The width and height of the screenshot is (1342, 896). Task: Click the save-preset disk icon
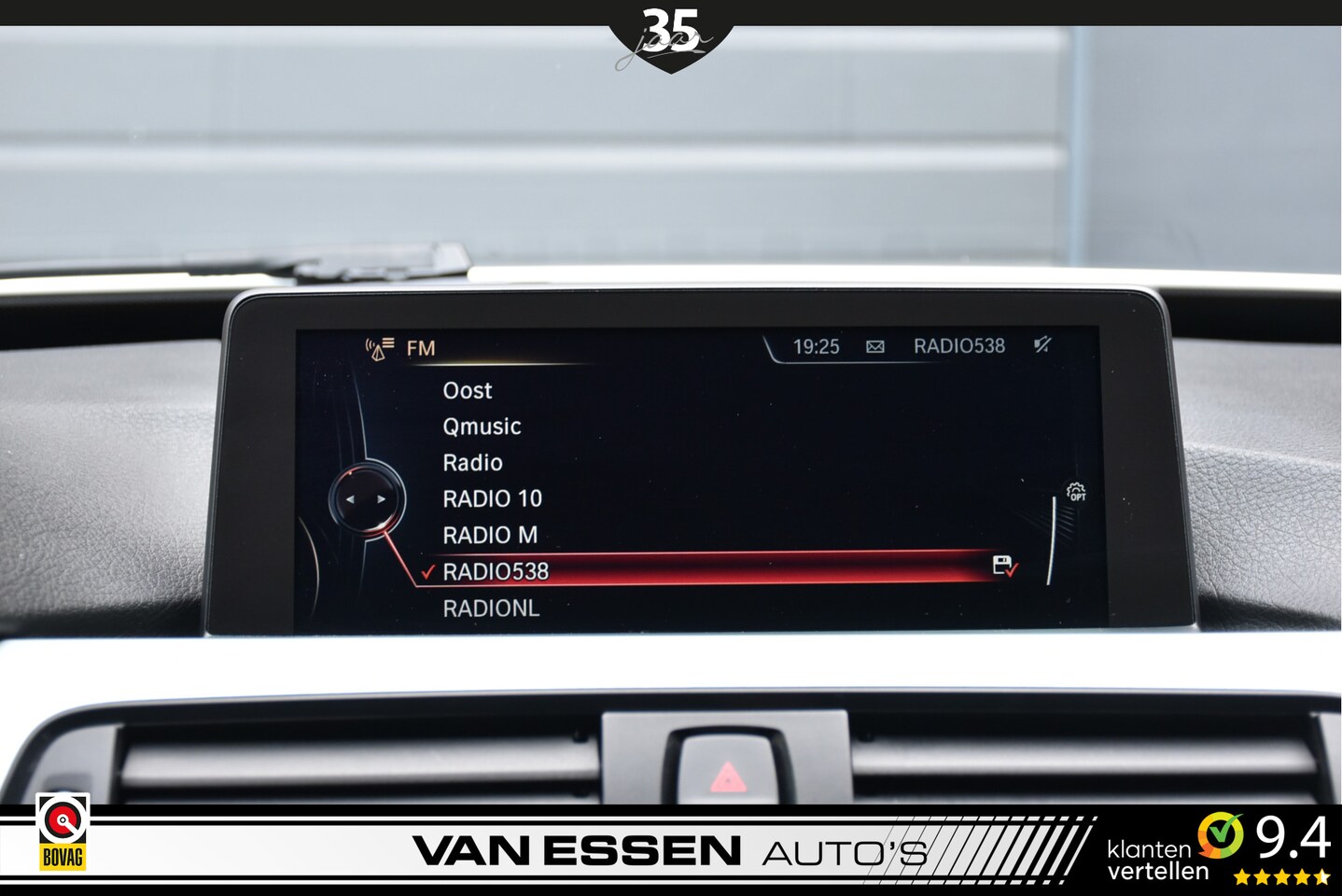point(1003,566)
